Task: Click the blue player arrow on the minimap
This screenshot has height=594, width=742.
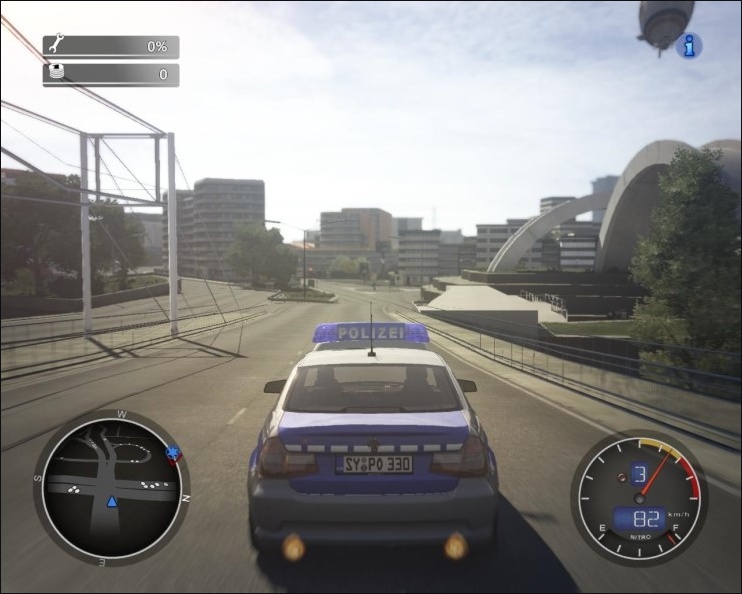Action: (112, 501)
